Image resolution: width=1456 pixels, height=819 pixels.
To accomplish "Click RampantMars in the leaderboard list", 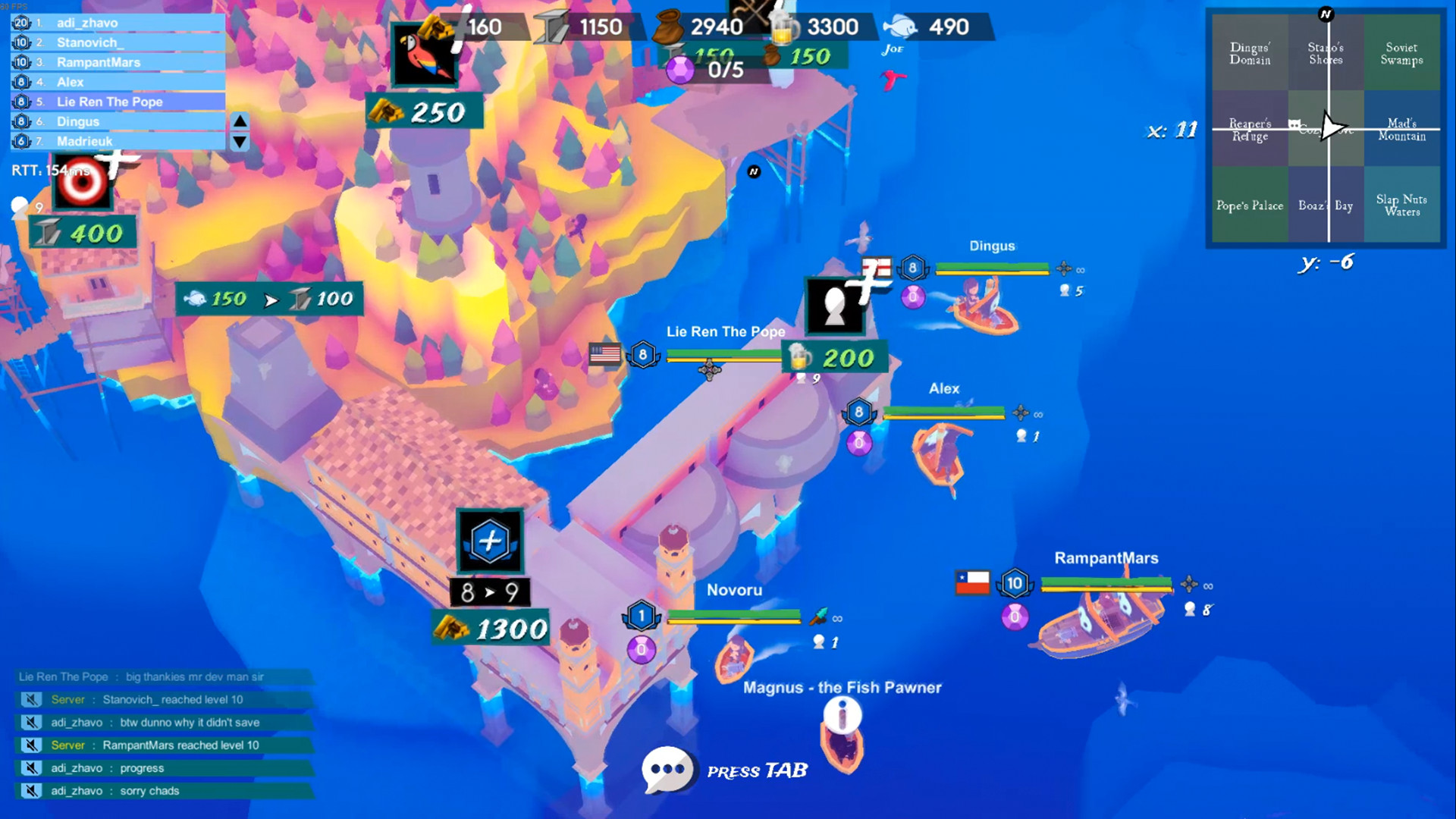I will point(99,62).
